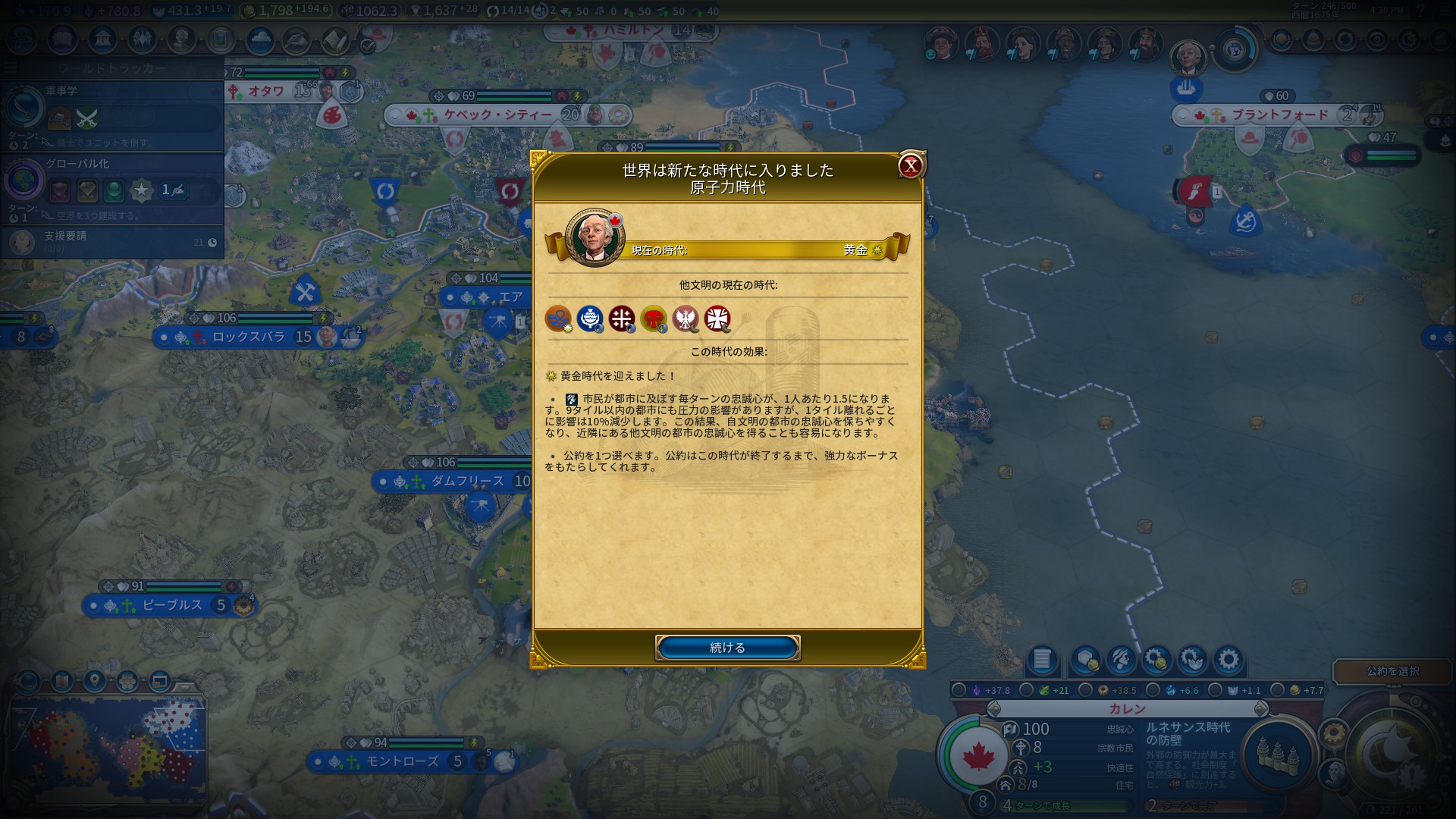Select the グローバル化 civic tracker entry
This screenshot has width=1456, height=819.
[x=114, y=186]
